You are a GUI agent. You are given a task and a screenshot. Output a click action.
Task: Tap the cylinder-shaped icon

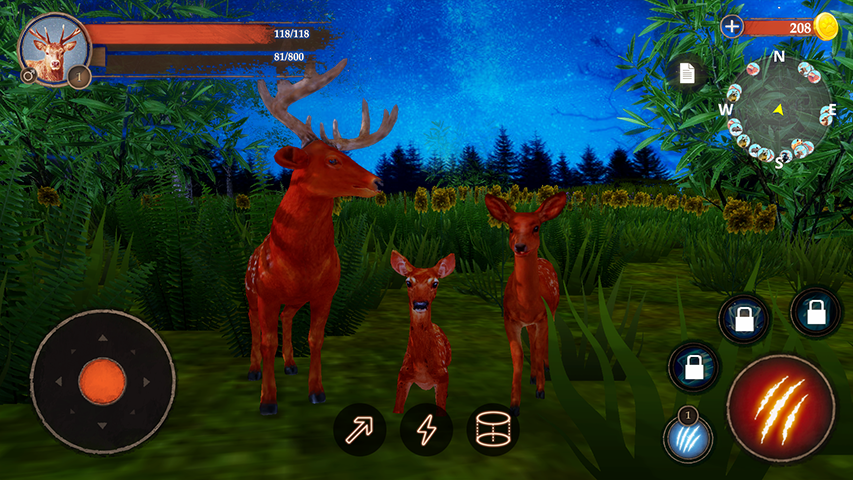click(493, 430)
